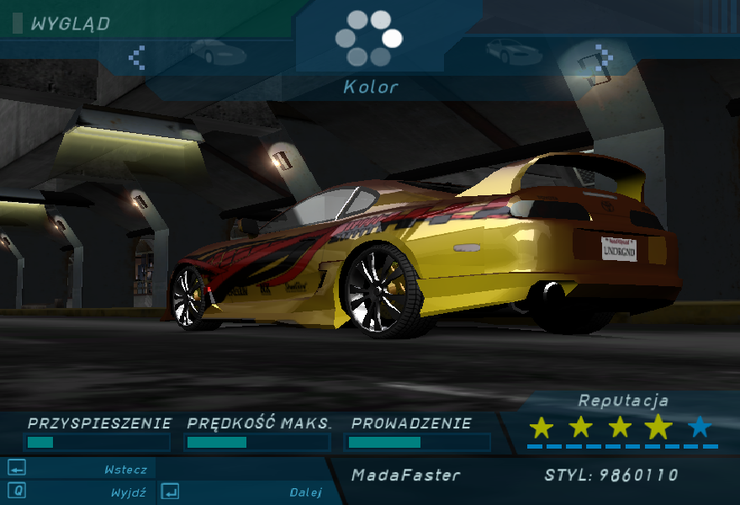The height and width of the screenshot is (505, 740).
Task: Click the left arrow to previous category
Action: pos(138,56)
